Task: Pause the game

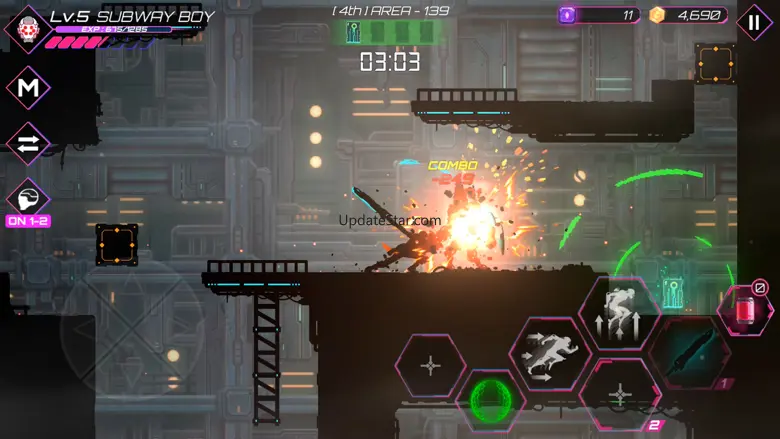Action: (754, 22)
